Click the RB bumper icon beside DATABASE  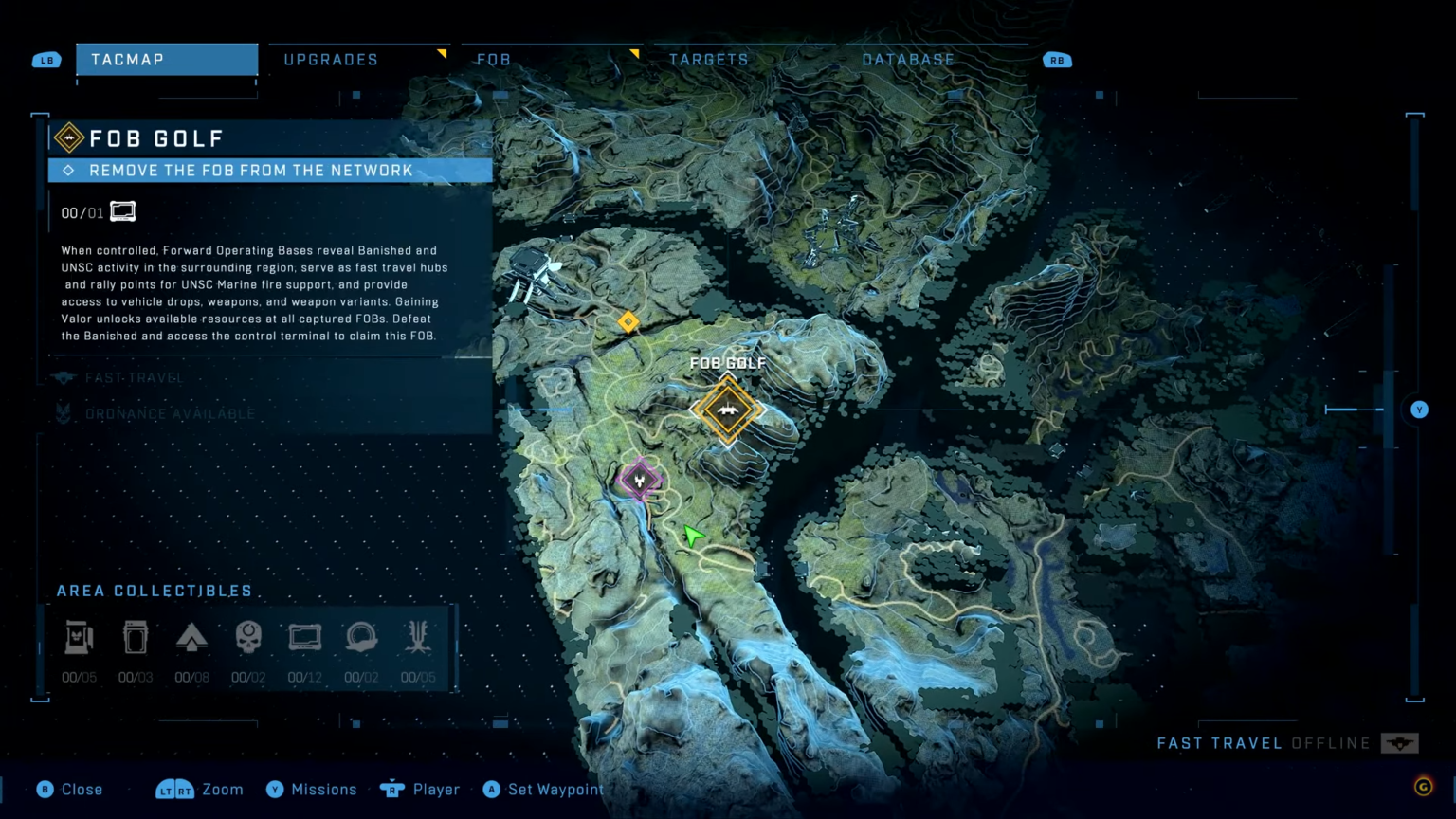1056,59
